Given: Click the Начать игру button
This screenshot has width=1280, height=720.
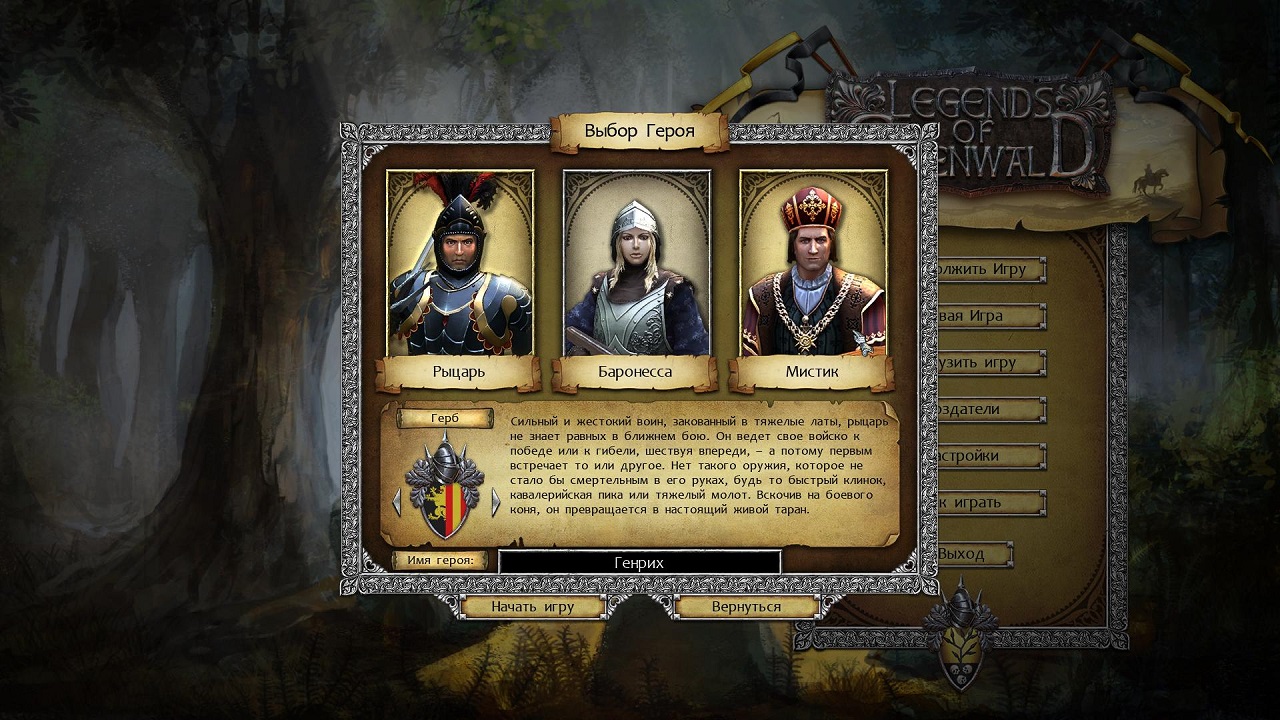Looking at the screenshot, I should [x=532, y=607].
